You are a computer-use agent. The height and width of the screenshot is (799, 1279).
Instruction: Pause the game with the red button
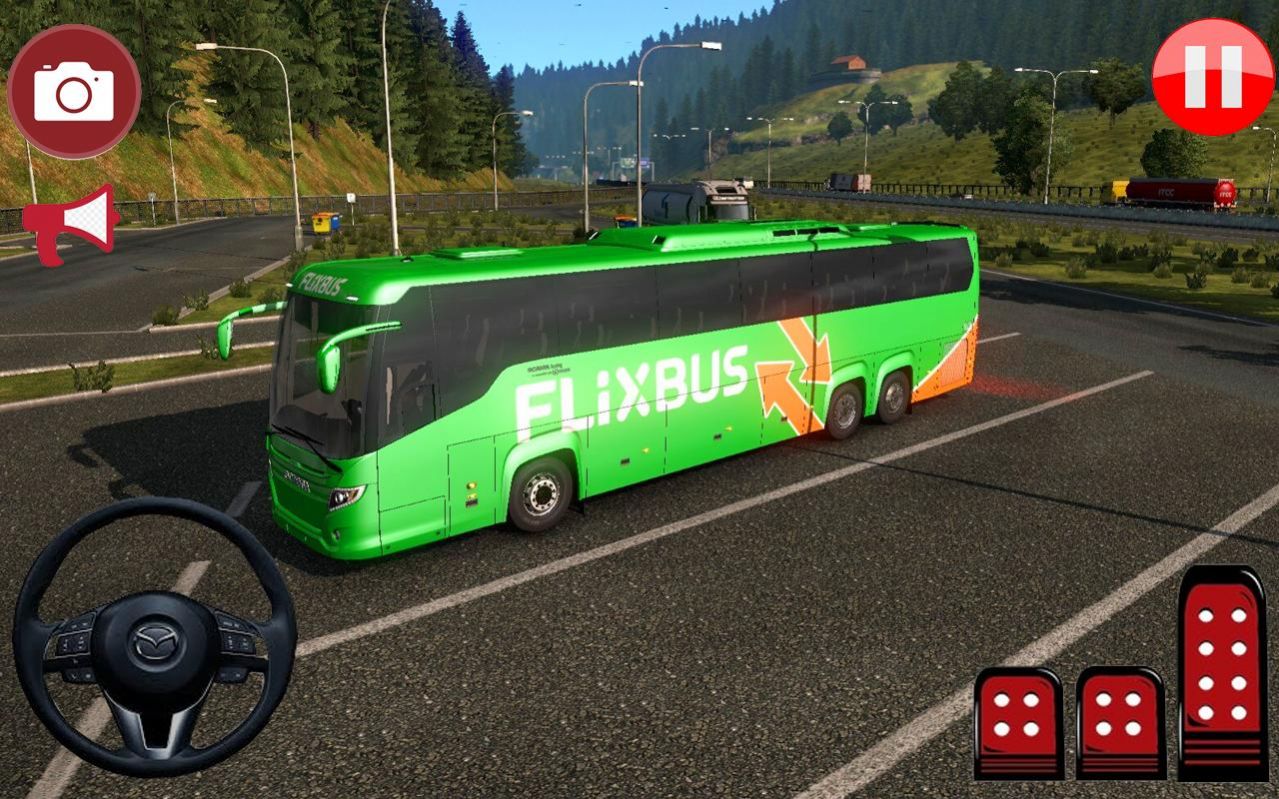(1212, 77)
